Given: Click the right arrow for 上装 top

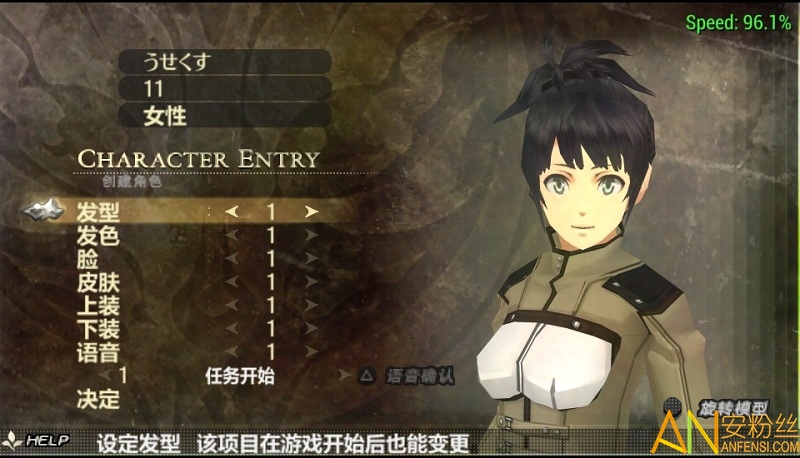Looking at the screenshot, I should pyautogui.click(x=311, y=305).
